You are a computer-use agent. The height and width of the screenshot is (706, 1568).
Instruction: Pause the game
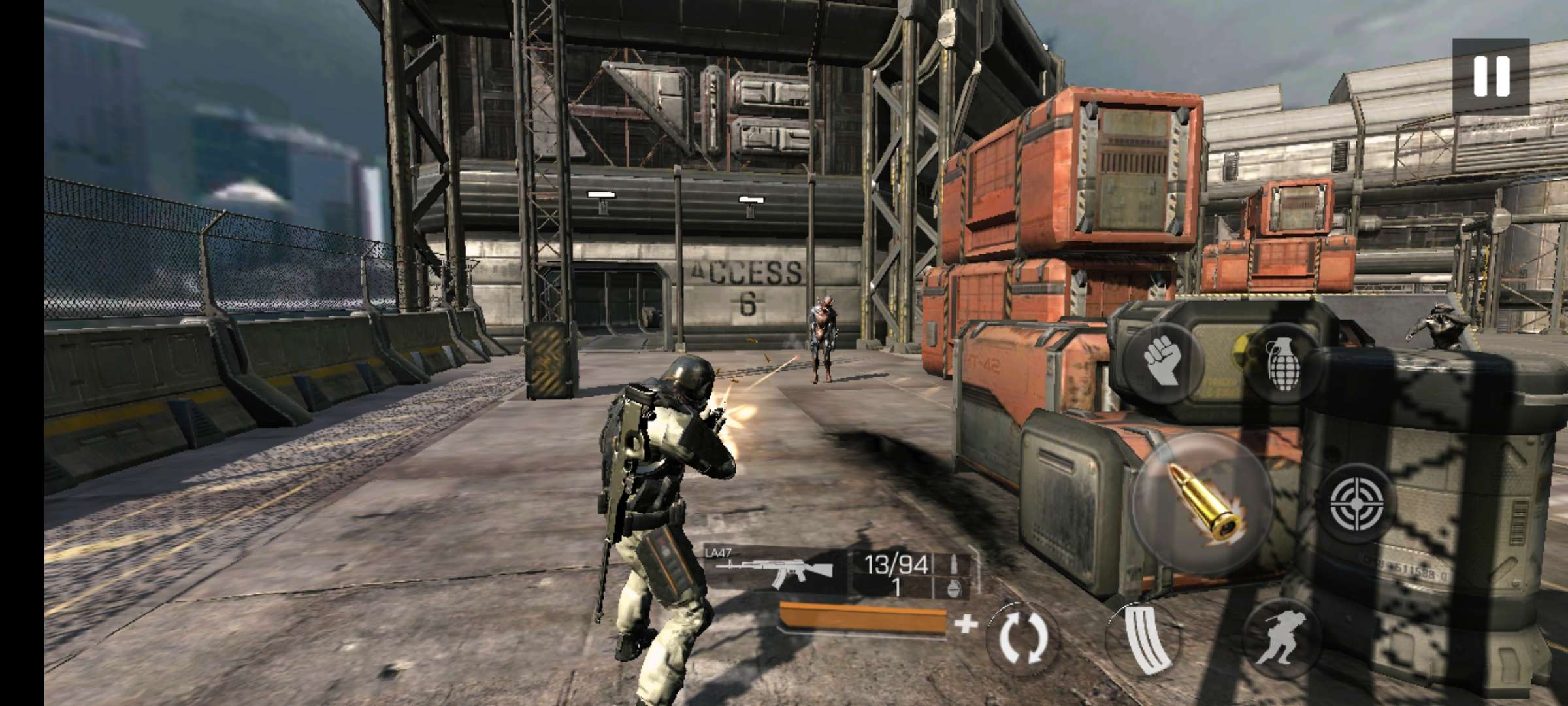click(x=1491, y=76)
